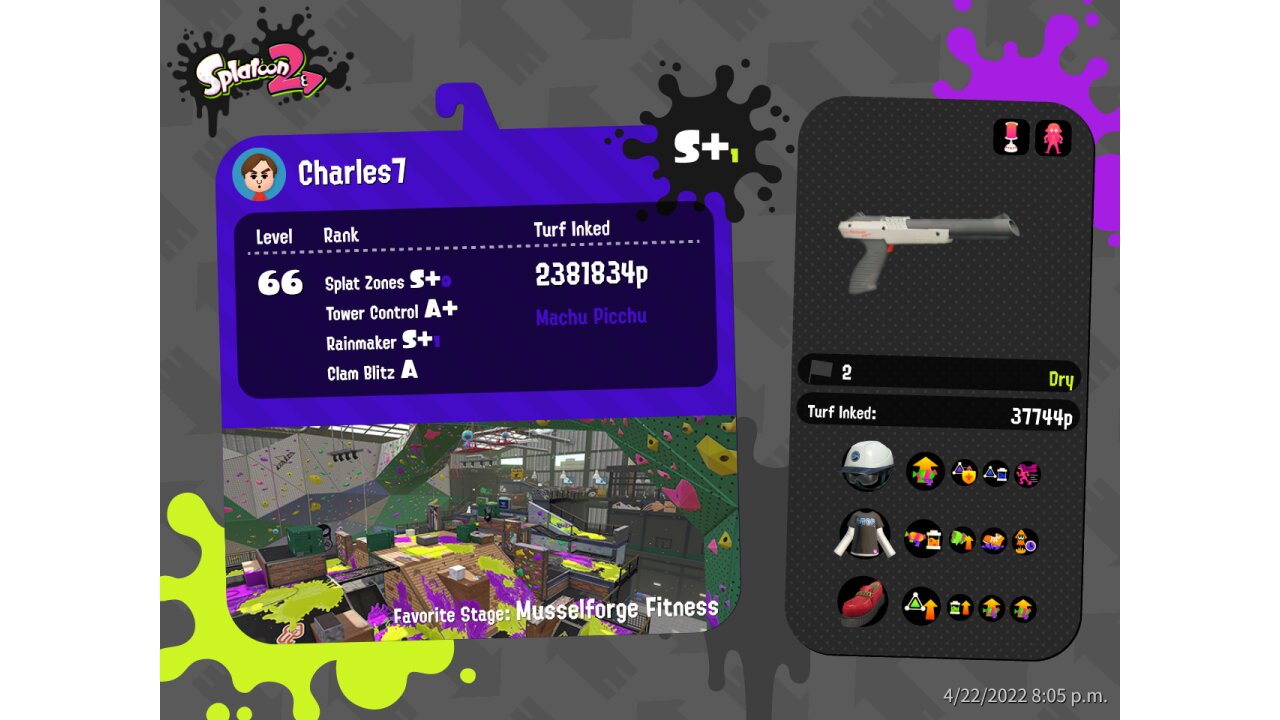Click the clothing main ability icon
This screenshot has width=1280, height=720.
click(923, 539)
